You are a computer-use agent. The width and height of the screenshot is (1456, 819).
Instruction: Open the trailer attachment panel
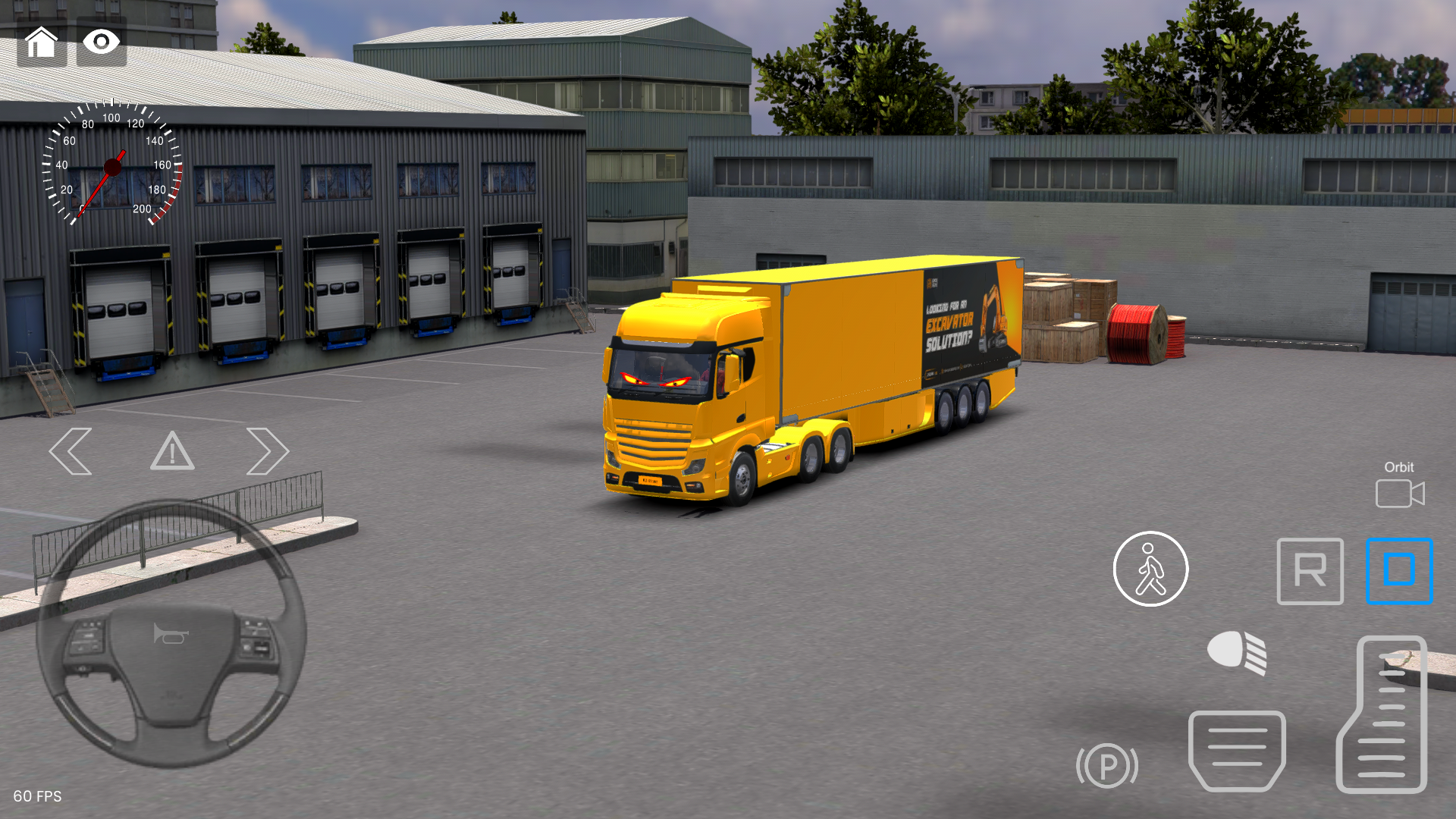tap(1238, 751)
